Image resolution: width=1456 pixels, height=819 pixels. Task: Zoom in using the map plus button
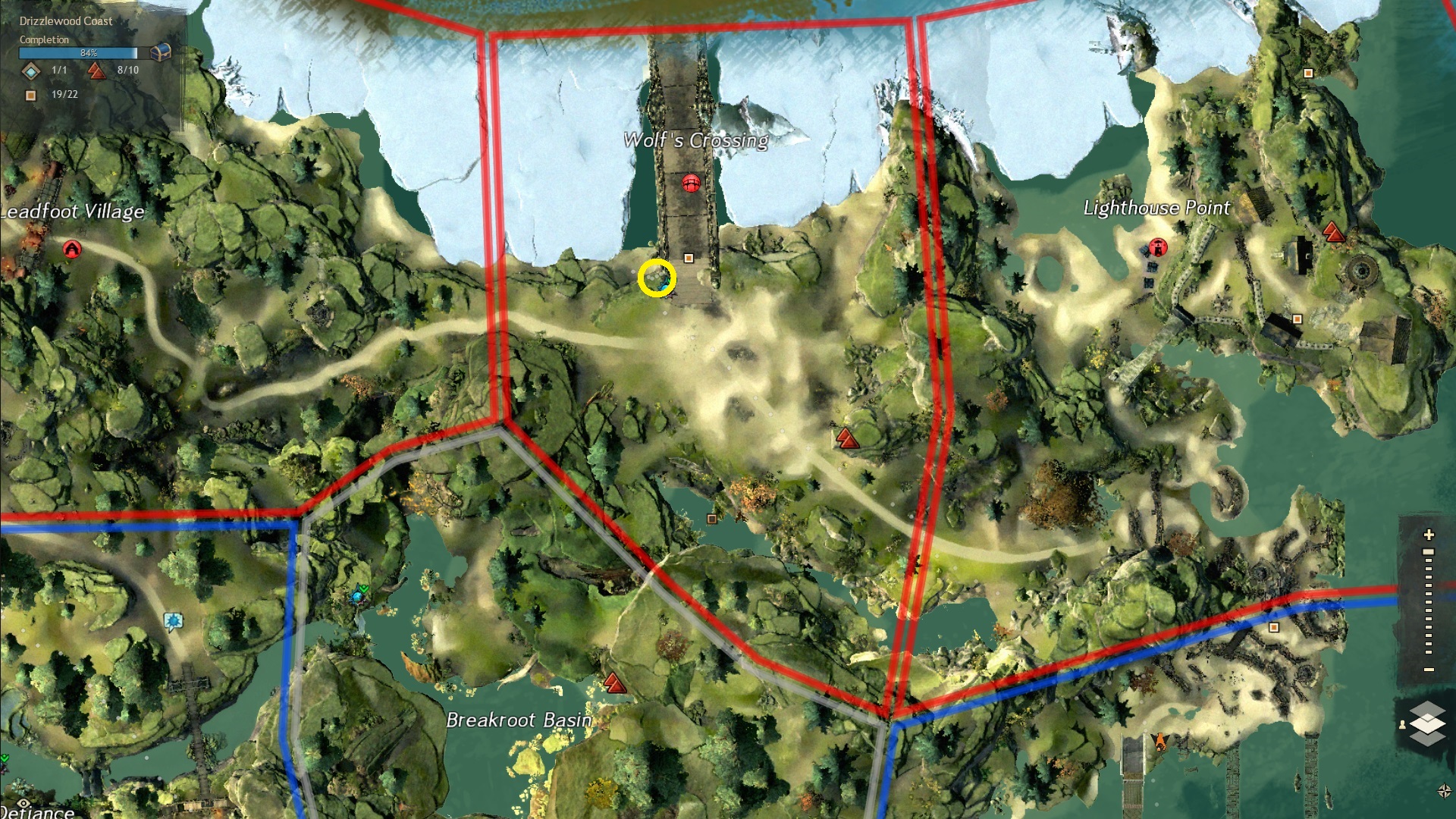[1429, 535]
